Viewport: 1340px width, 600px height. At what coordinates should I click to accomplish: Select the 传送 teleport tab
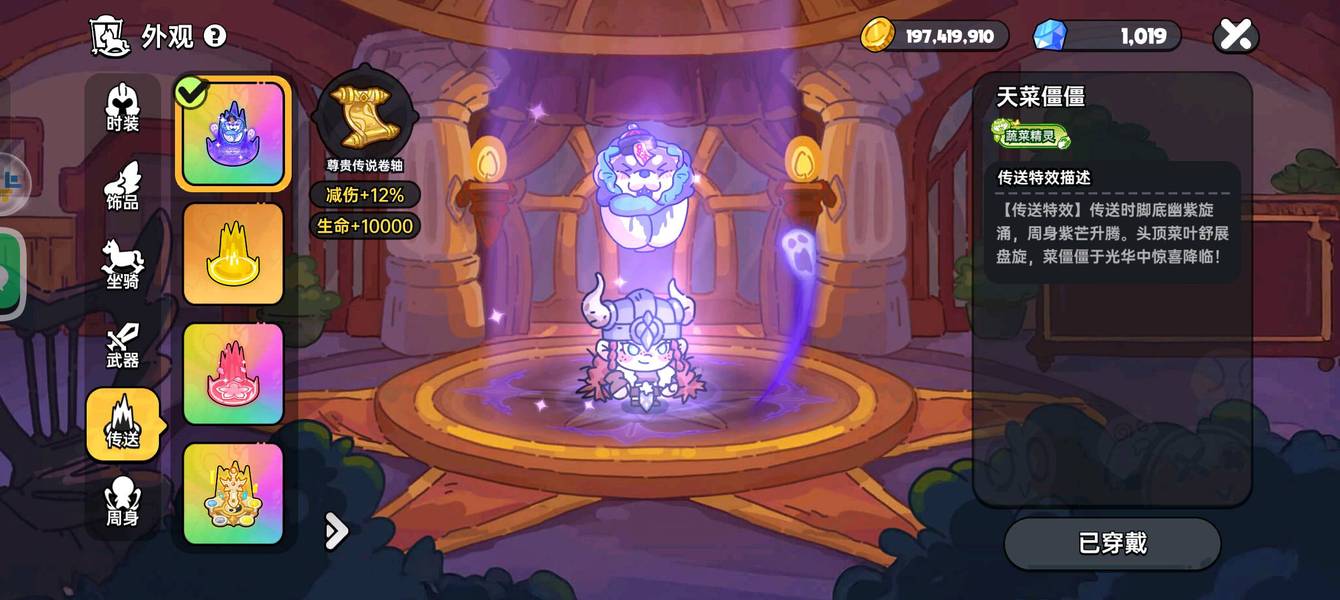(x=123, y=424)
